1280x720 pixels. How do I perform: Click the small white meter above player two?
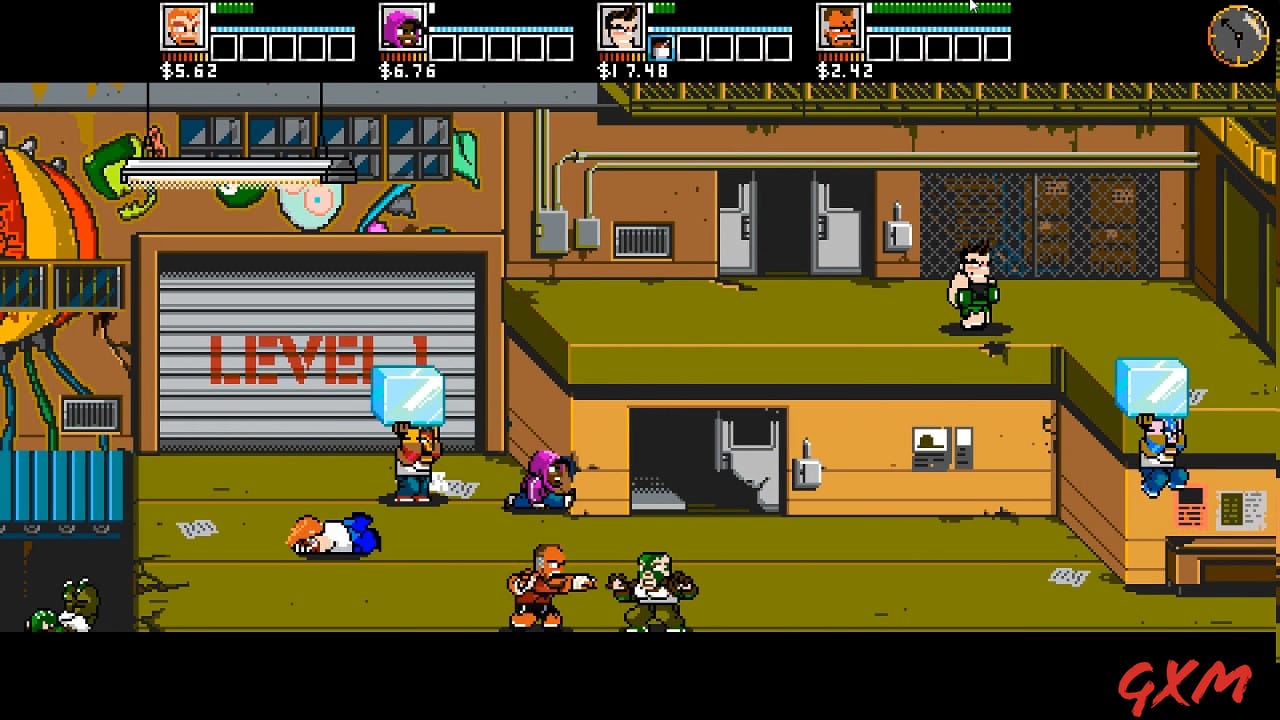(x=432, y=8)
